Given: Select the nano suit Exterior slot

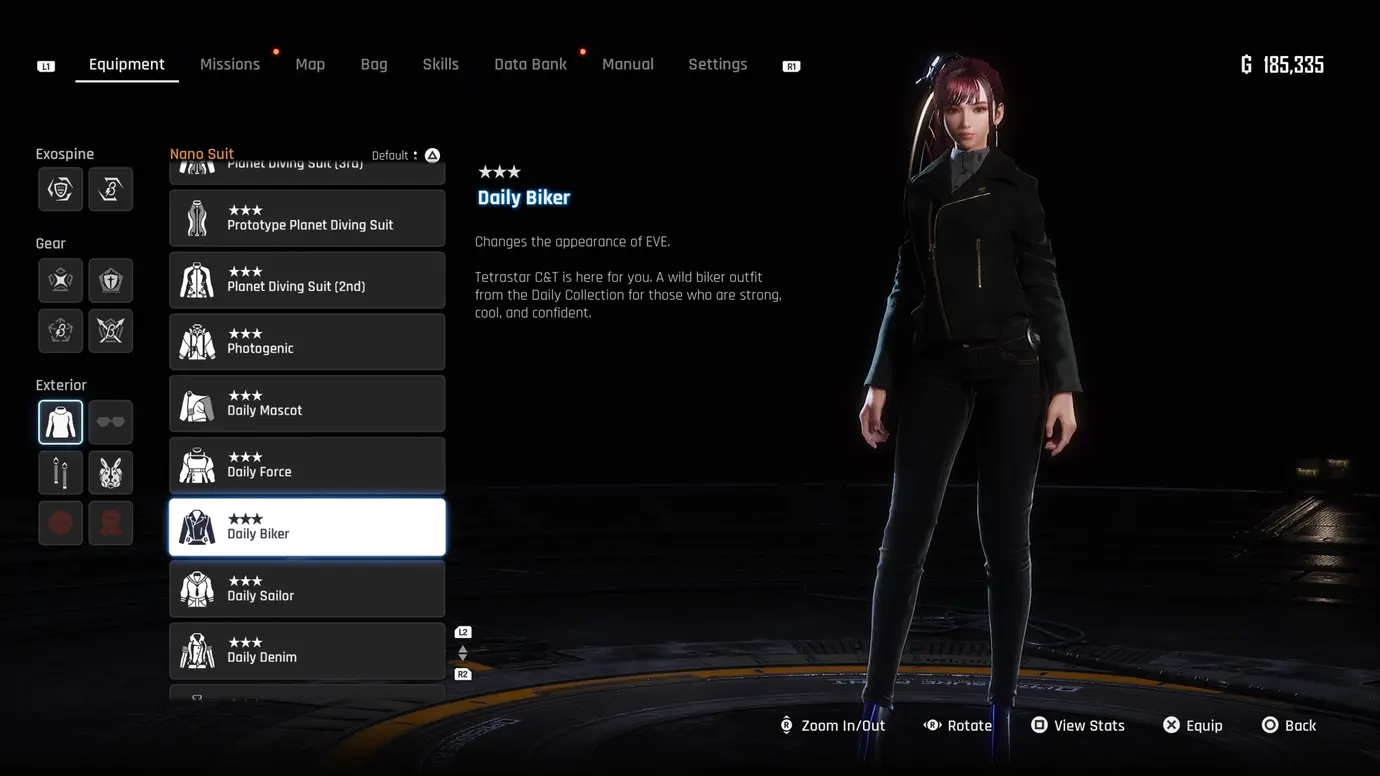Looking at the screenshot, I should click(x=61, y=422).
